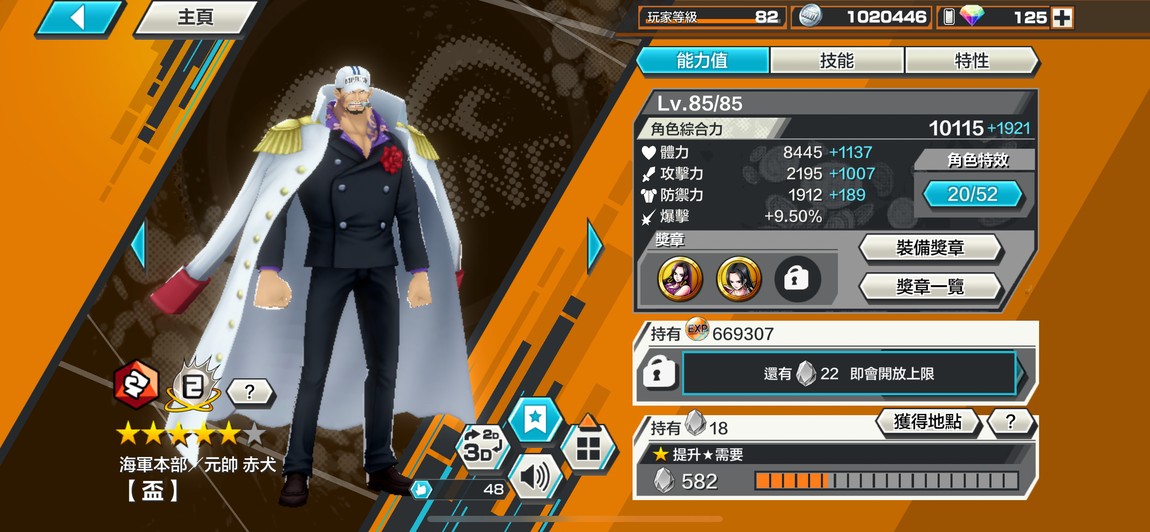Show previous character with left arrow
1150x532 pixels.
pos(139,245)
